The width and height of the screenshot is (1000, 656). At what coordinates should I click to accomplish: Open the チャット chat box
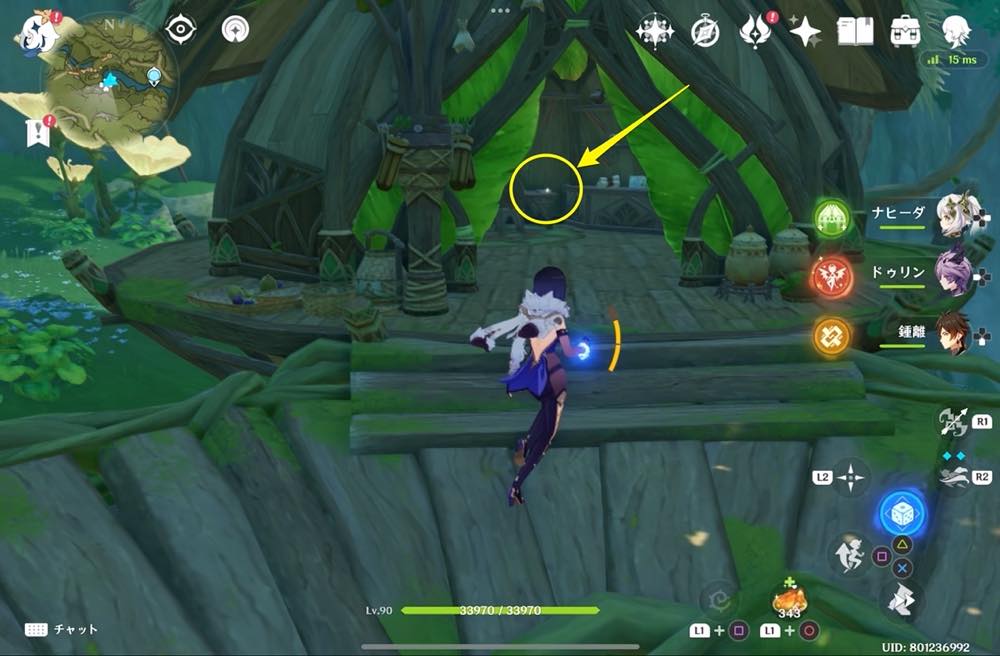(x=62, y=629)
